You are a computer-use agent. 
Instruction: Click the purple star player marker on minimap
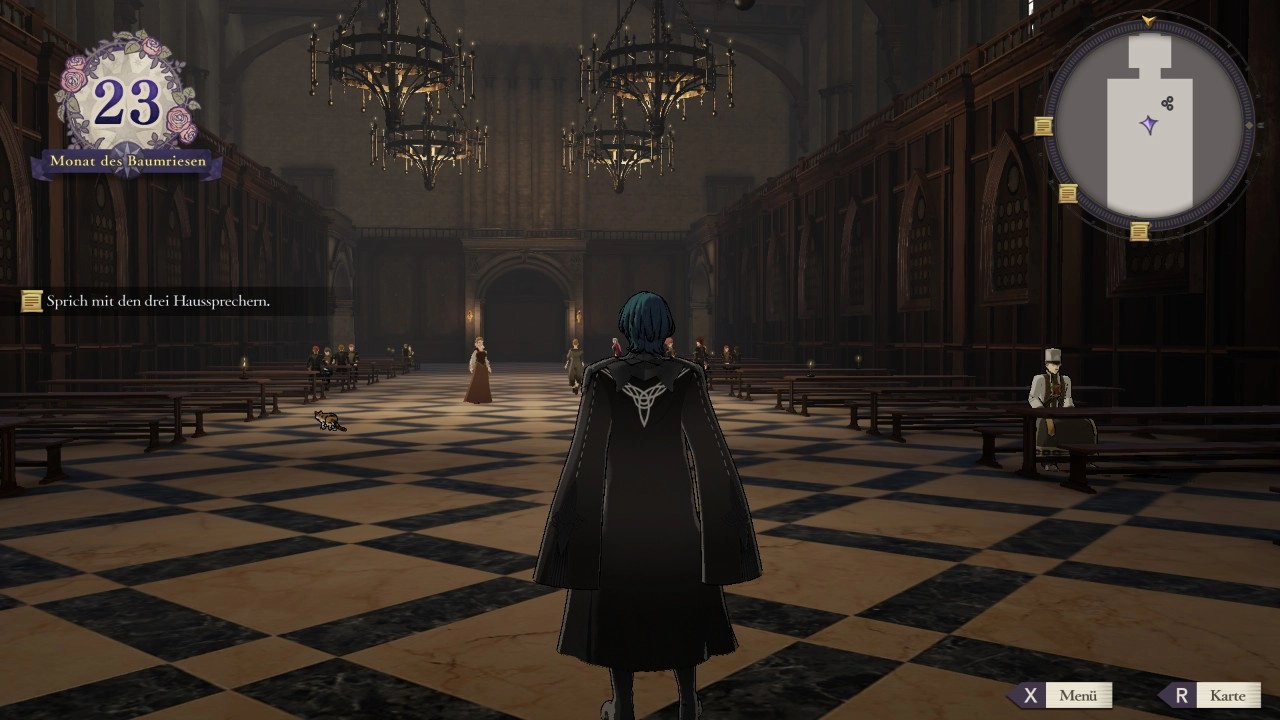(x=1149, y=125)
